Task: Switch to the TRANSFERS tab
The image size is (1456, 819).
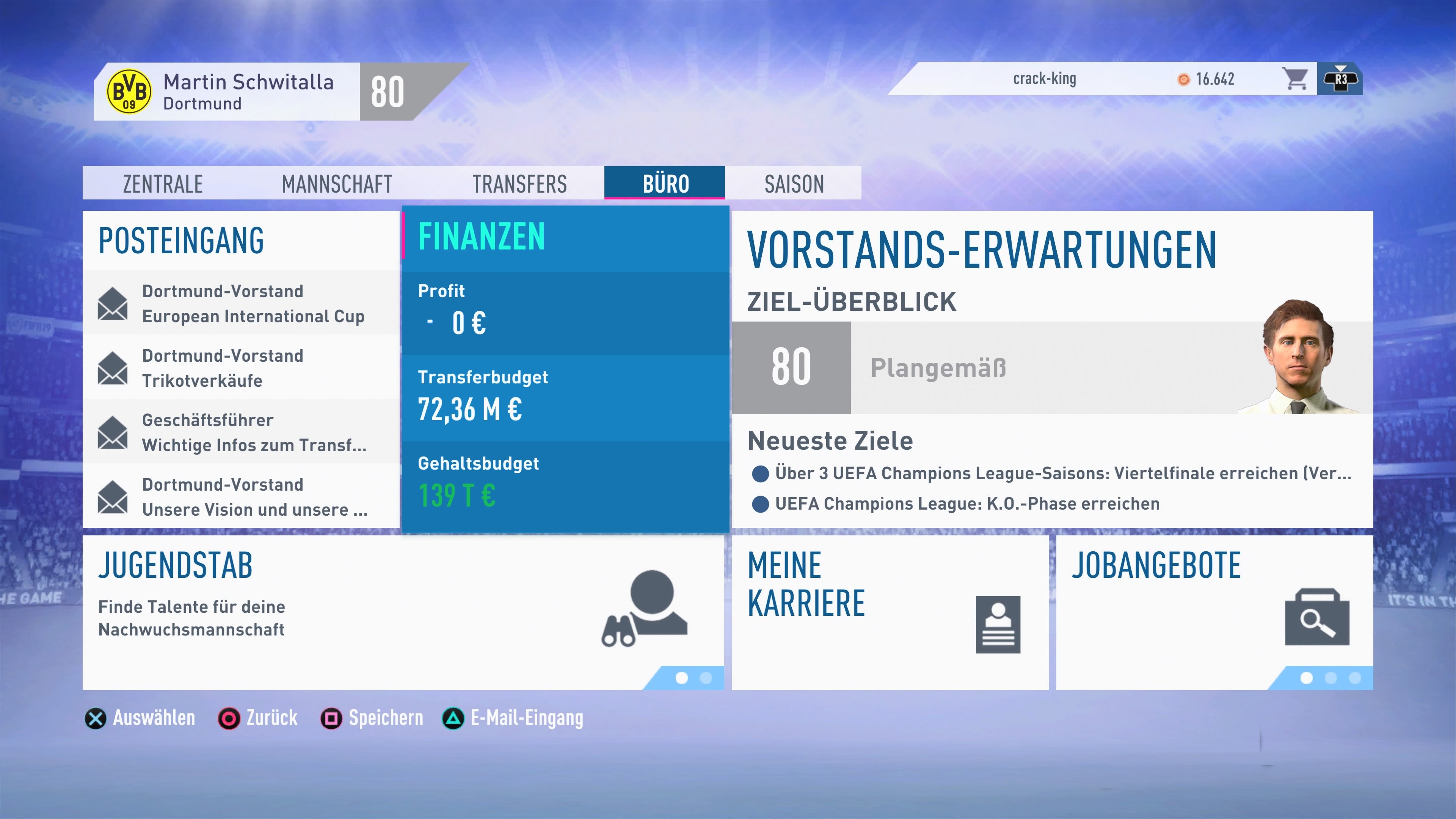Action: pos(519,183)
